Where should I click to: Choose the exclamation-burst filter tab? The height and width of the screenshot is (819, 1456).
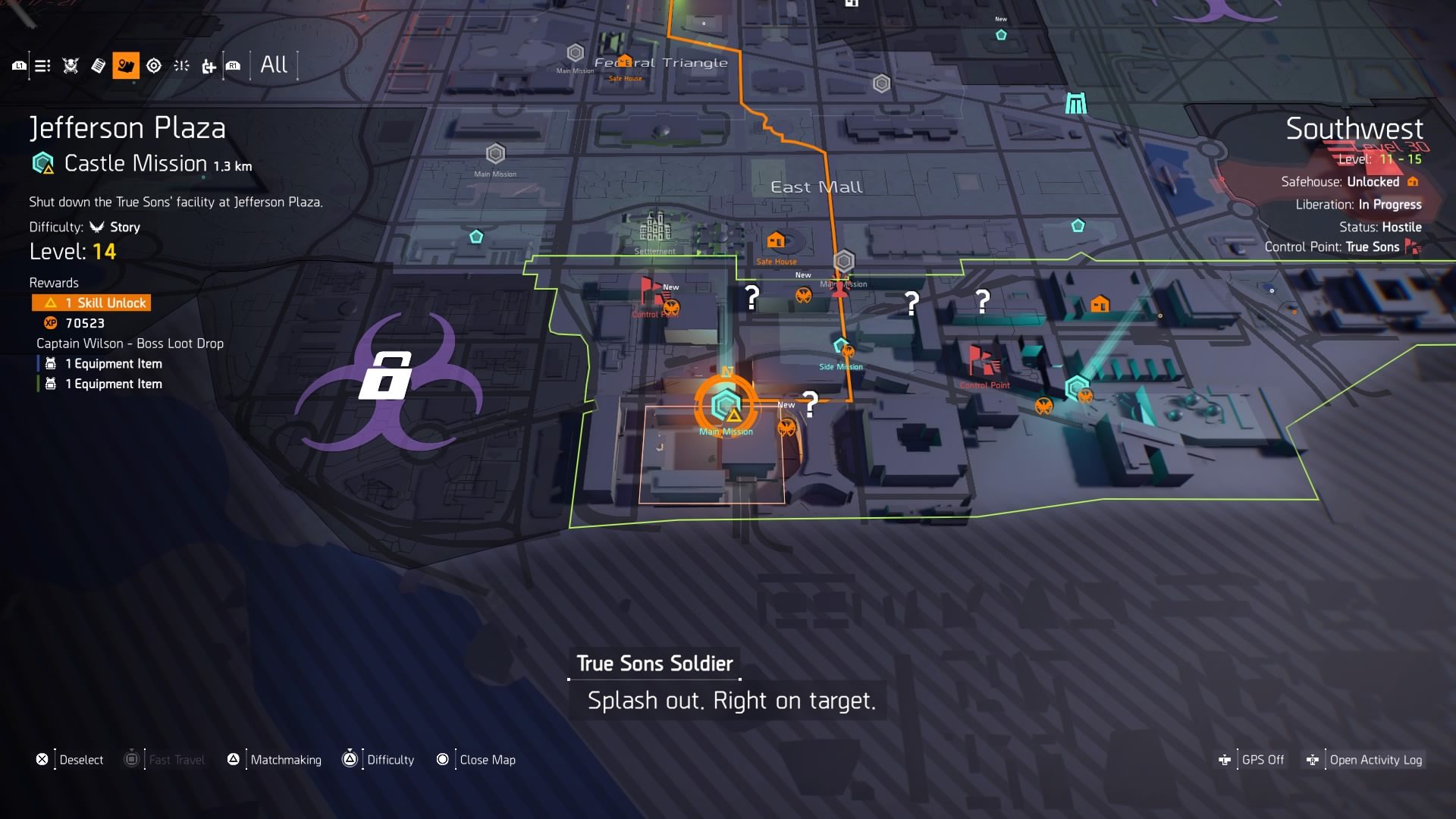[181, 66]
